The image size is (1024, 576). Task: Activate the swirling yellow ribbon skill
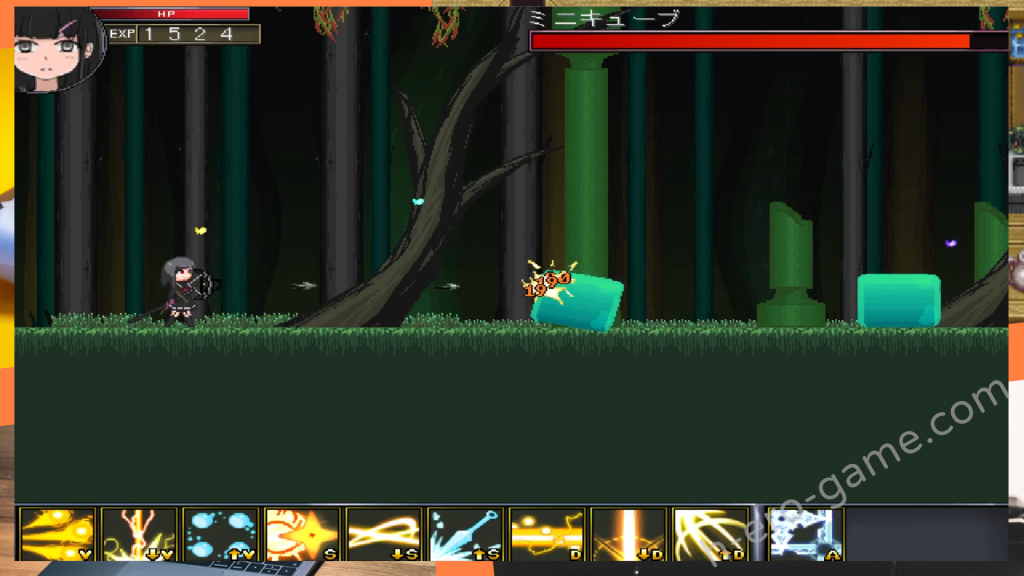384,534
